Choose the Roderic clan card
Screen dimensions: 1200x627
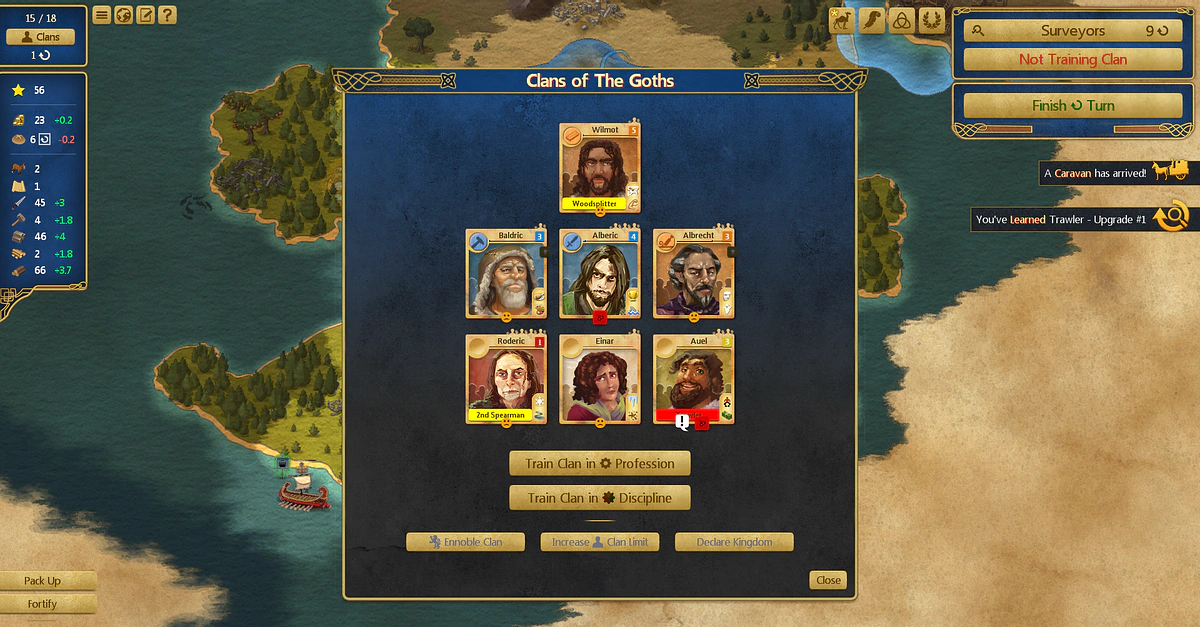pyautogui.click(x=505, y=379)
